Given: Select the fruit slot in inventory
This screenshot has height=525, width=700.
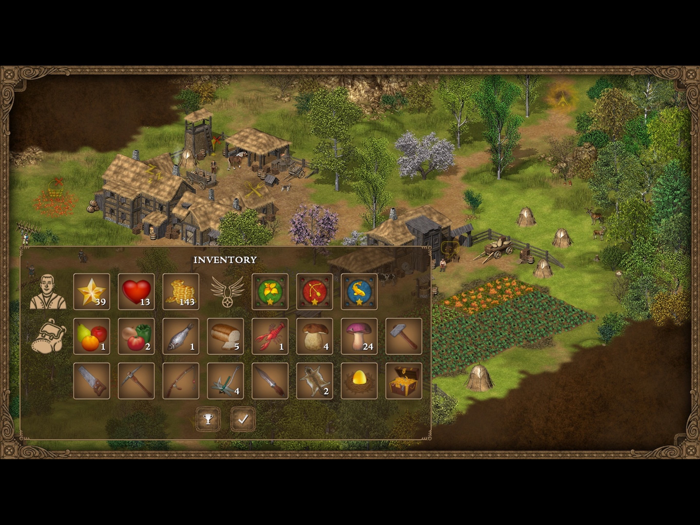Looking at the screenshot, I should coord(91,337).
